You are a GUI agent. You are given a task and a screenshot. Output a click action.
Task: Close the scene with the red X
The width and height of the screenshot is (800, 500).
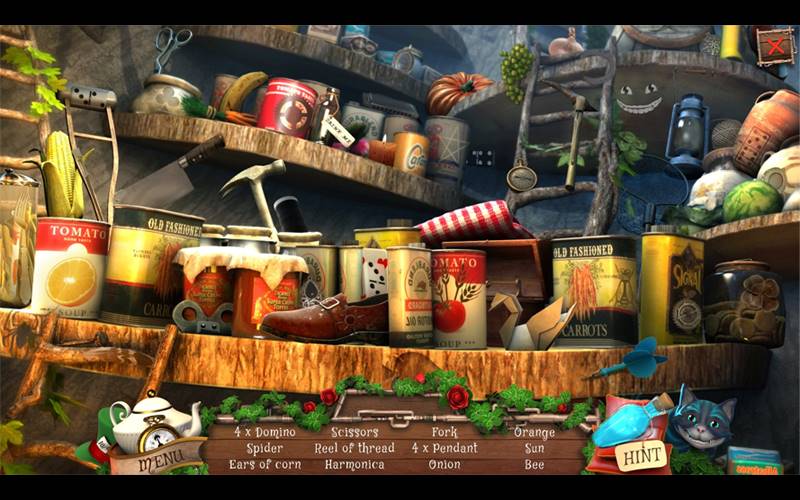pyautogui.click(x=773, y=45)
